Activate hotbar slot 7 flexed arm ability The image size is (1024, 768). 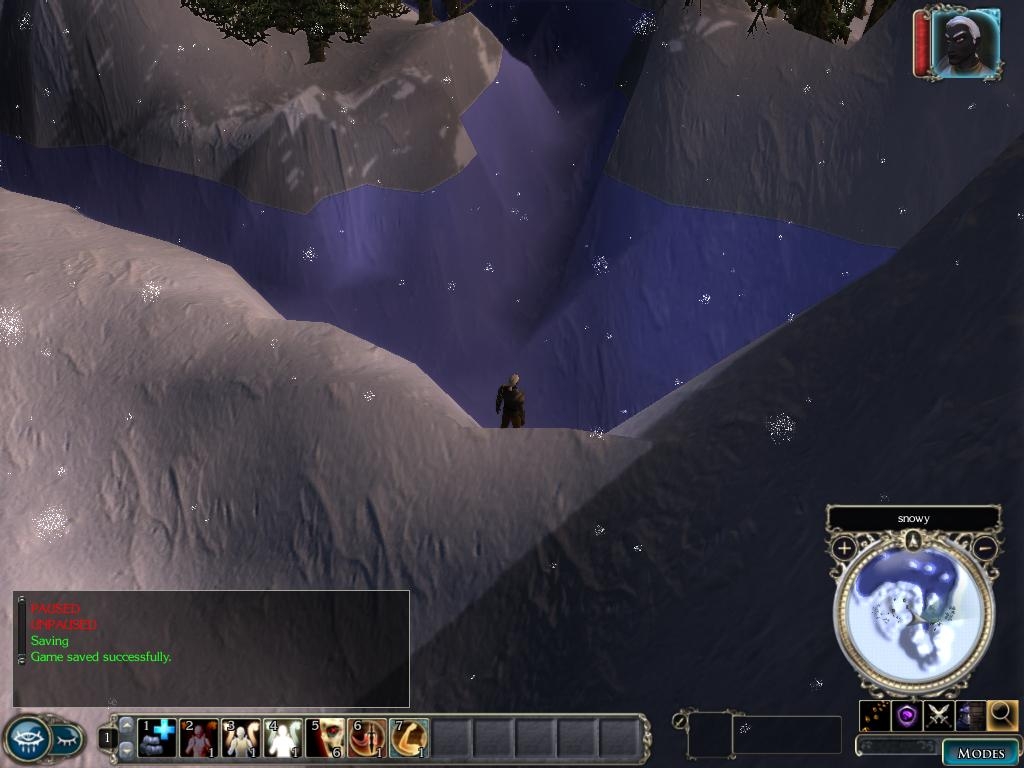(409, 738)
